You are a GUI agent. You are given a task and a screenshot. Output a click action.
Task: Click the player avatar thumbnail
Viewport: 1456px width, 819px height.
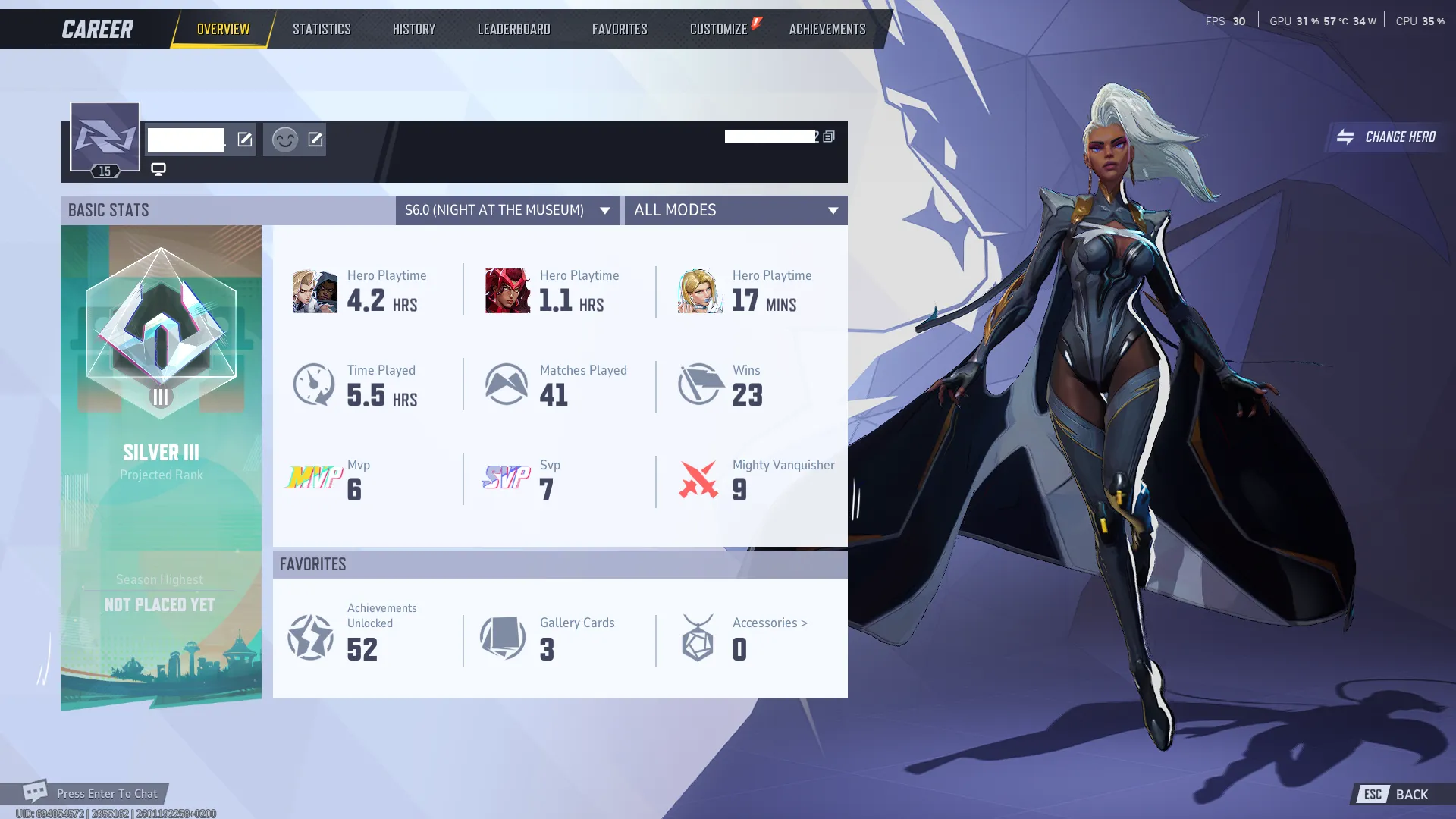pos(104,137)
